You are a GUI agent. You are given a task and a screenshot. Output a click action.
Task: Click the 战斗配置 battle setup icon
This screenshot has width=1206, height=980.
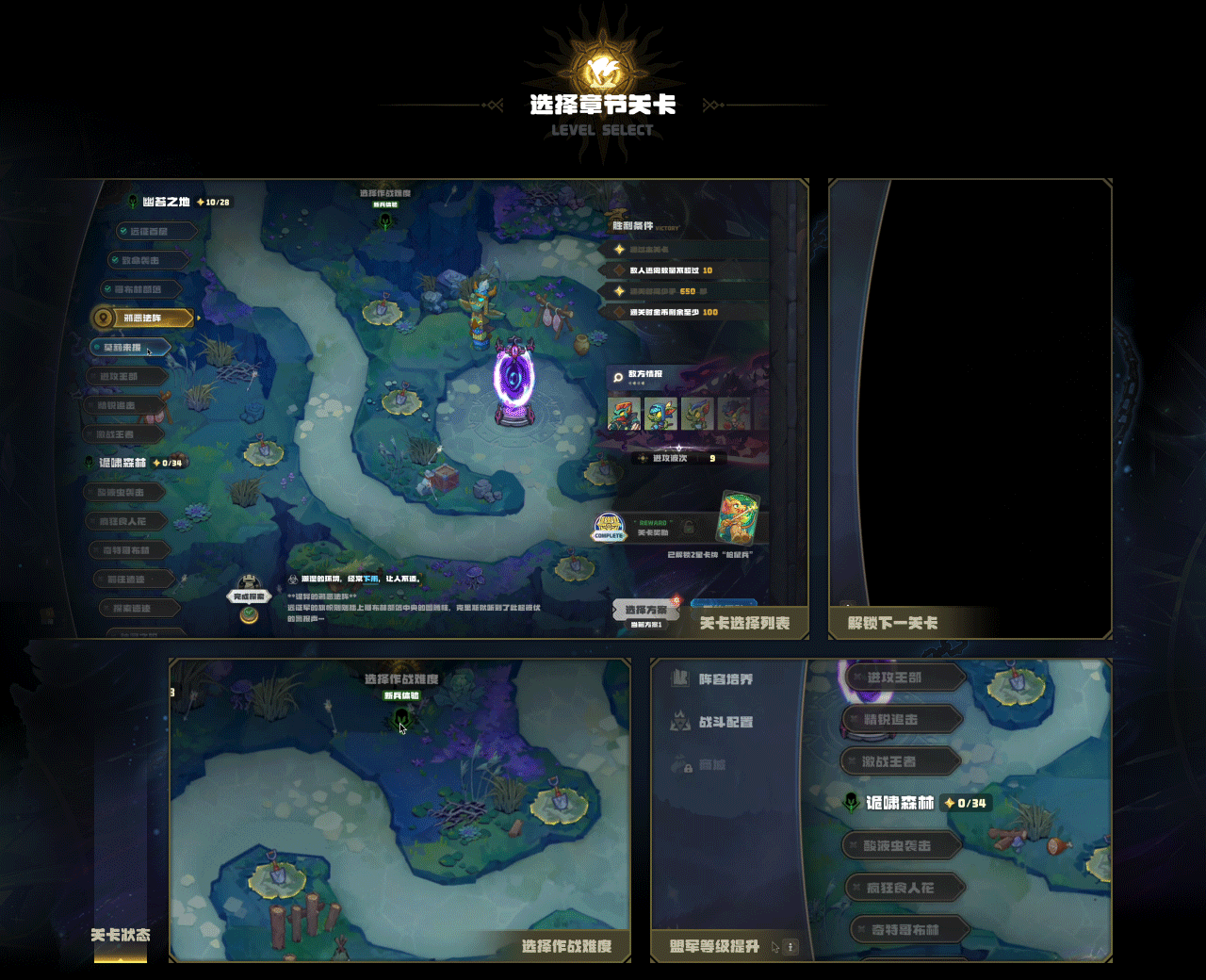681,724
